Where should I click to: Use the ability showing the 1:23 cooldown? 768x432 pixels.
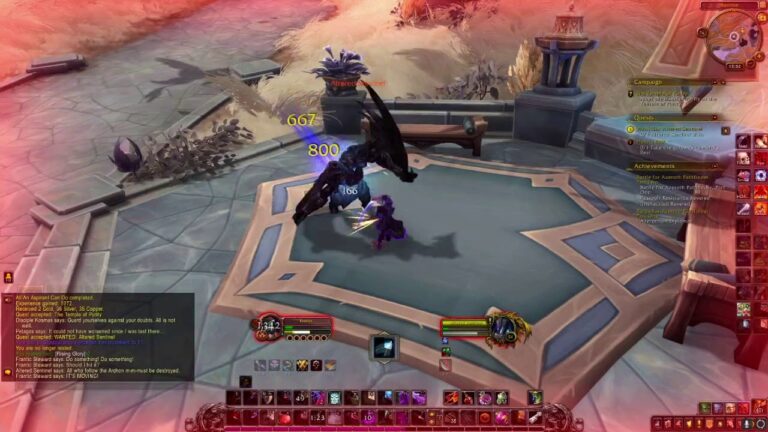pos(318,416)
